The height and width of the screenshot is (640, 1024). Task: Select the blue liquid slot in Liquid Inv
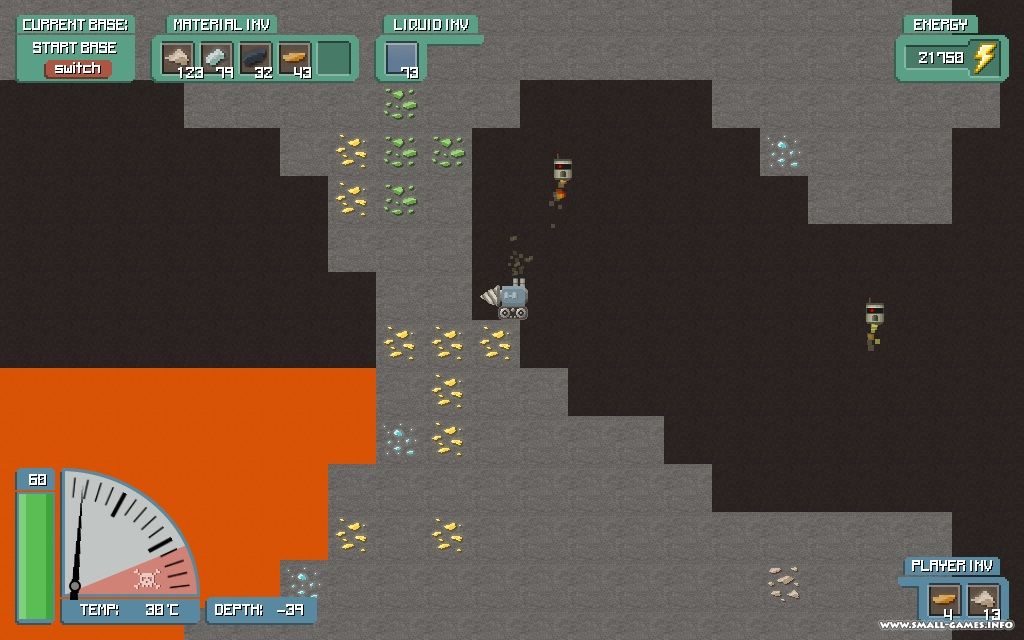[x=402, y=58]
